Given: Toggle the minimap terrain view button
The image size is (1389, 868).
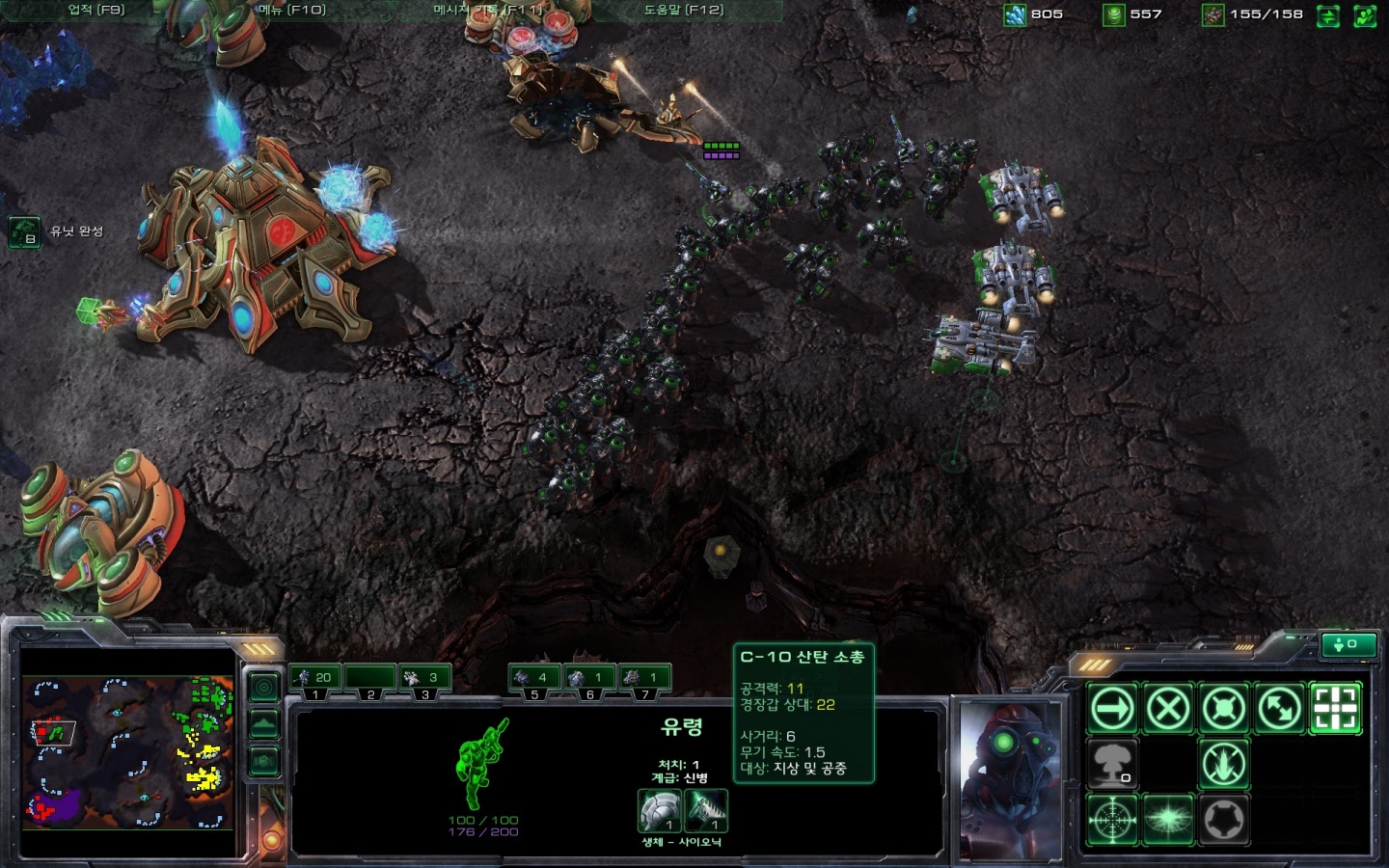Looking at the screenshot, I should pos(264,723).
